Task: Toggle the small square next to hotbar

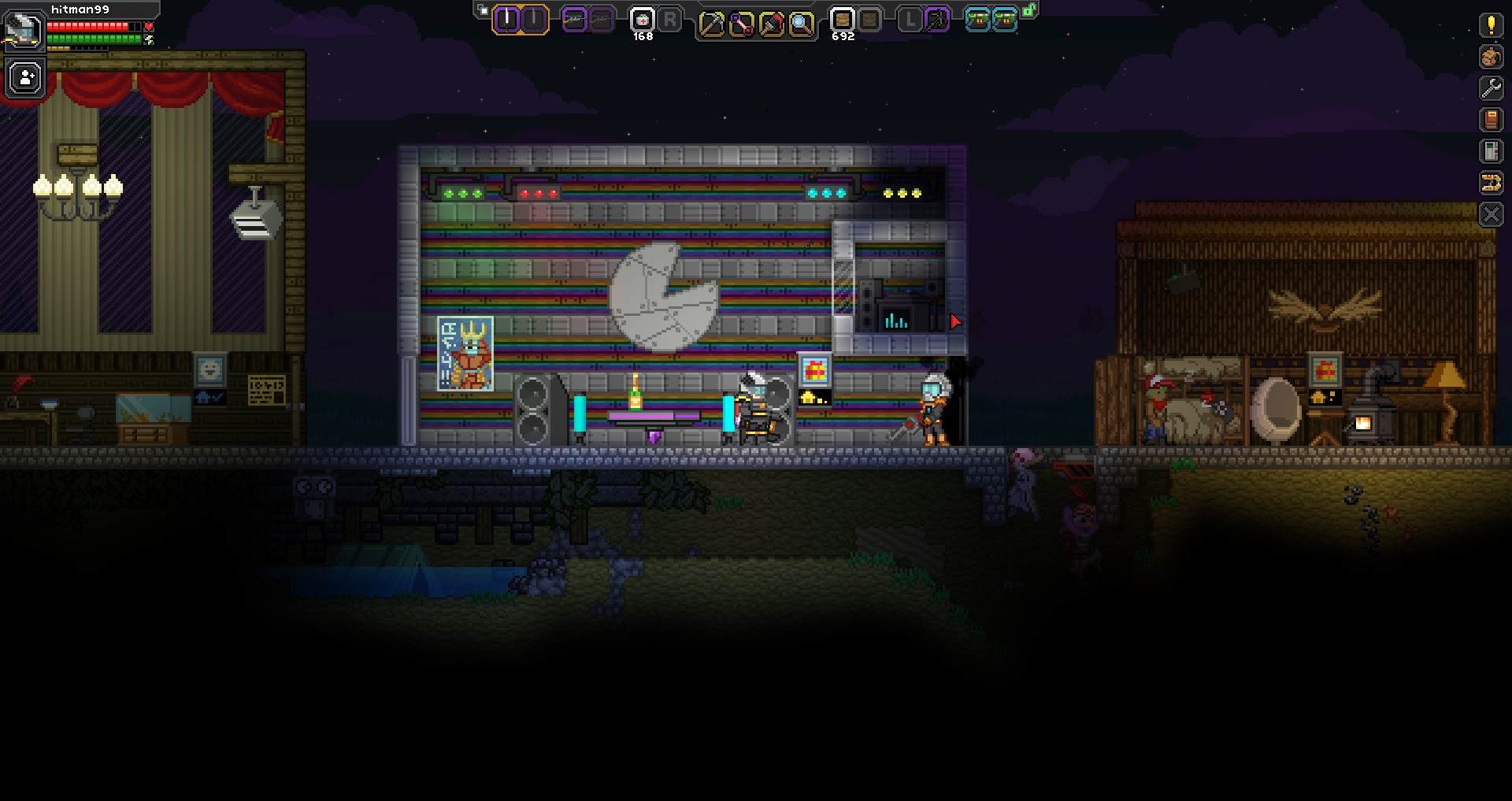Action: (484, 10)
